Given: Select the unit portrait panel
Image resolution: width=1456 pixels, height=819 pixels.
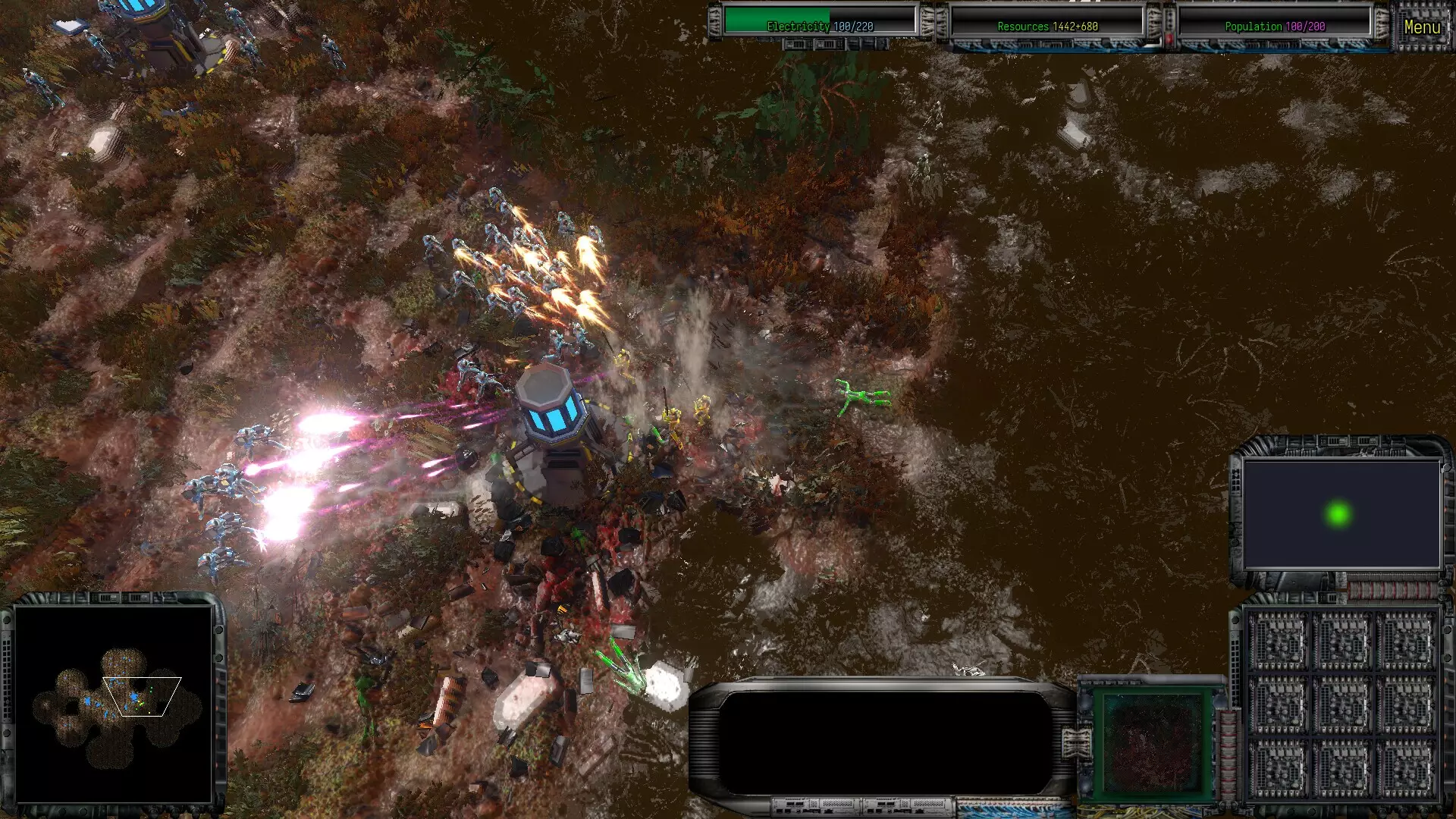Looking at the screenshot, I should [1151, 742].
